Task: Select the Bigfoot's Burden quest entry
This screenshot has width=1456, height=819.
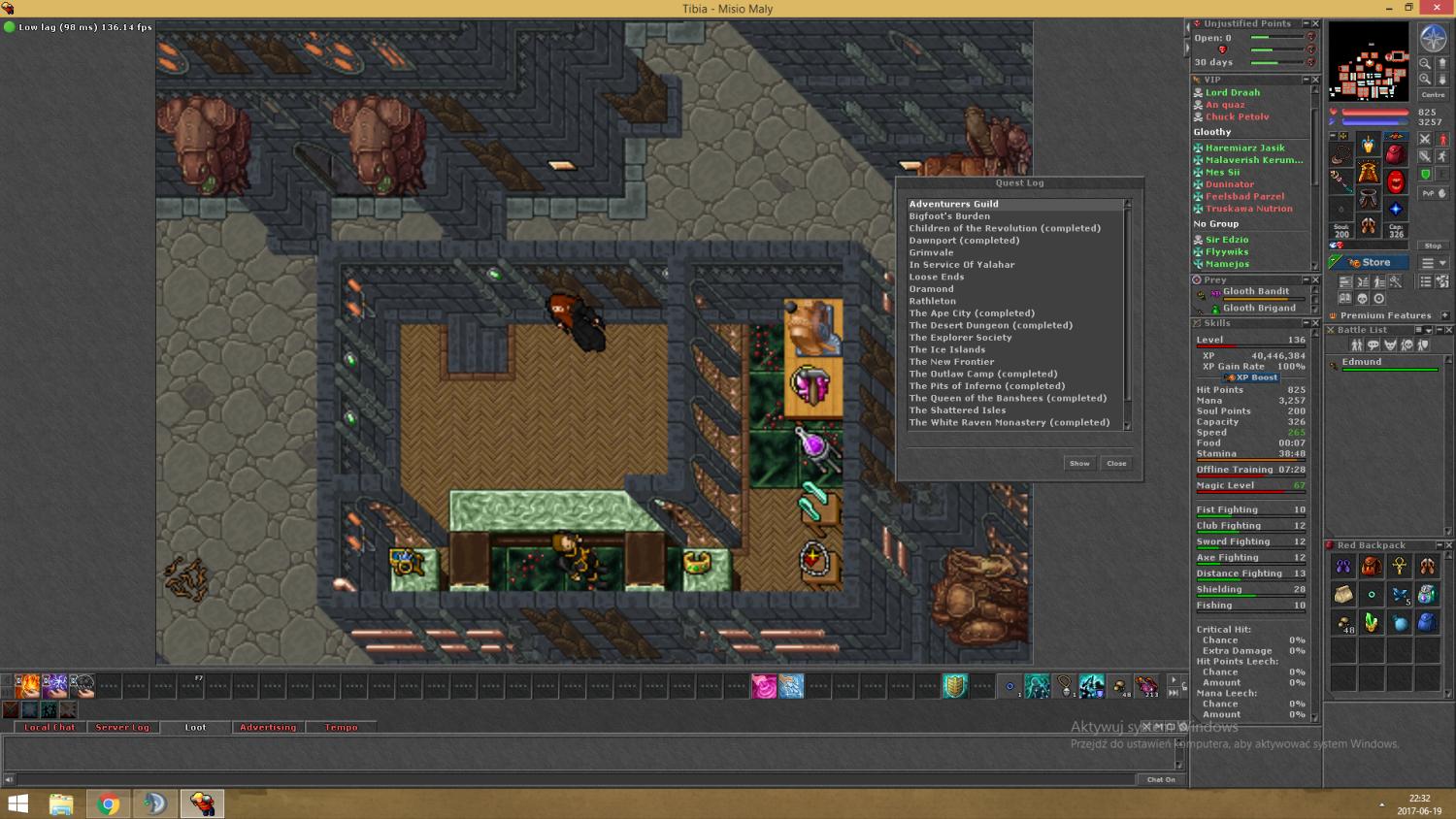Action: coord(949,216)
